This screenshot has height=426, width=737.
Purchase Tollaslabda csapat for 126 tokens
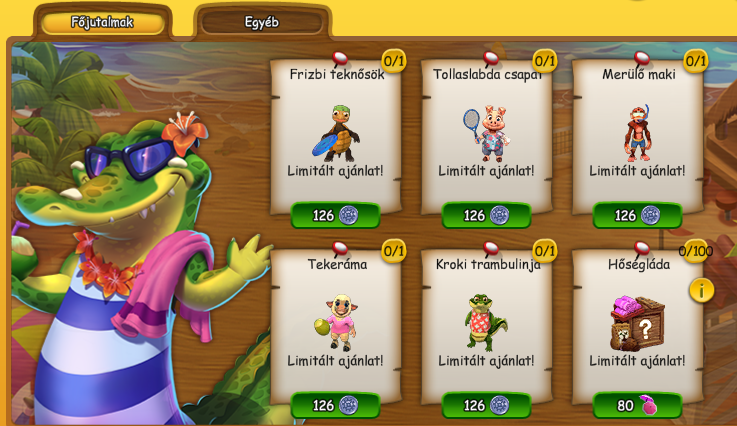(x=487, y=215)
